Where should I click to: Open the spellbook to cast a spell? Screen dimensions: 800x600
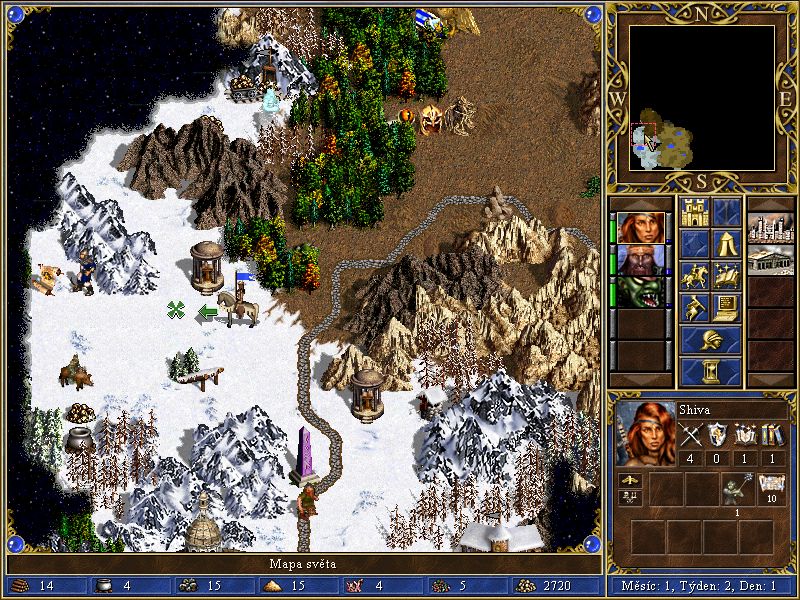coord(727,275)
